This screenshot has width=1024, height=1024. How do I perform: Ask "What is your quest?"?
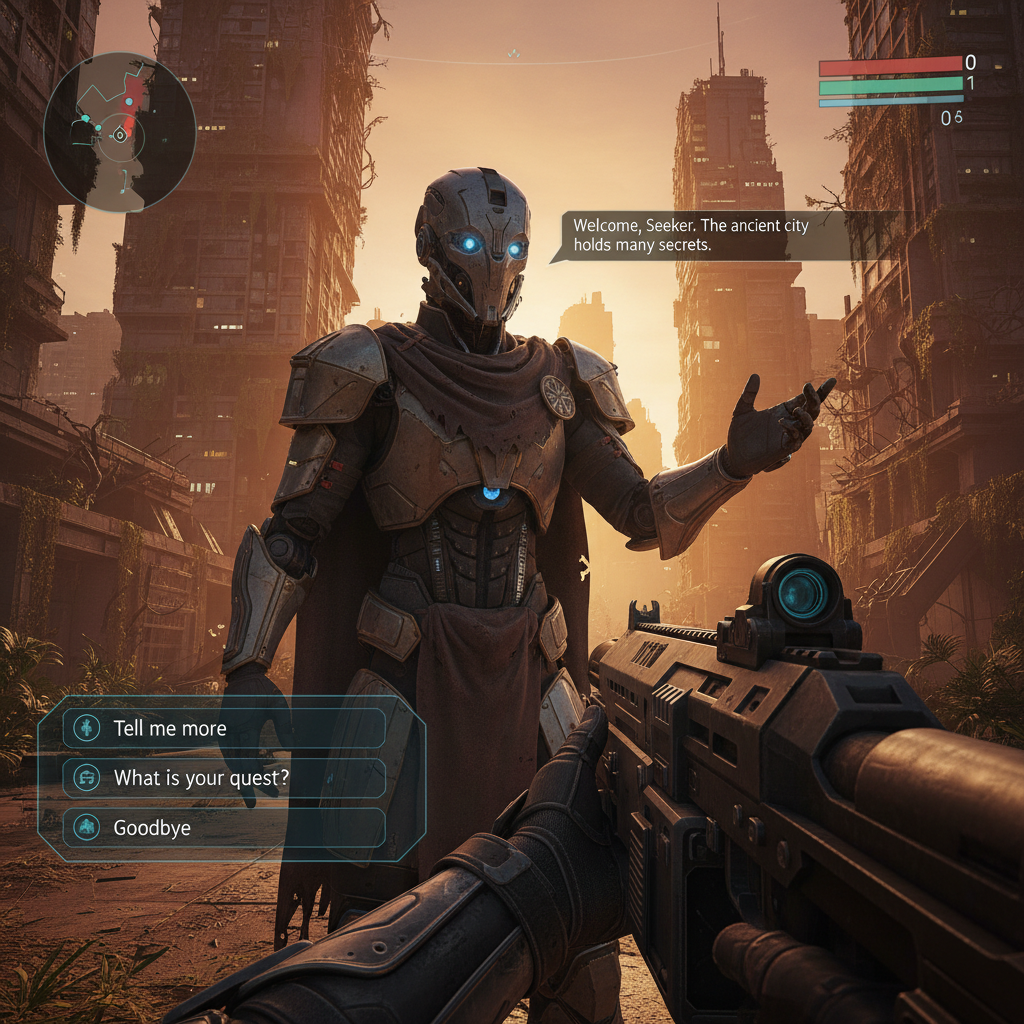click(x=224, y=777)
